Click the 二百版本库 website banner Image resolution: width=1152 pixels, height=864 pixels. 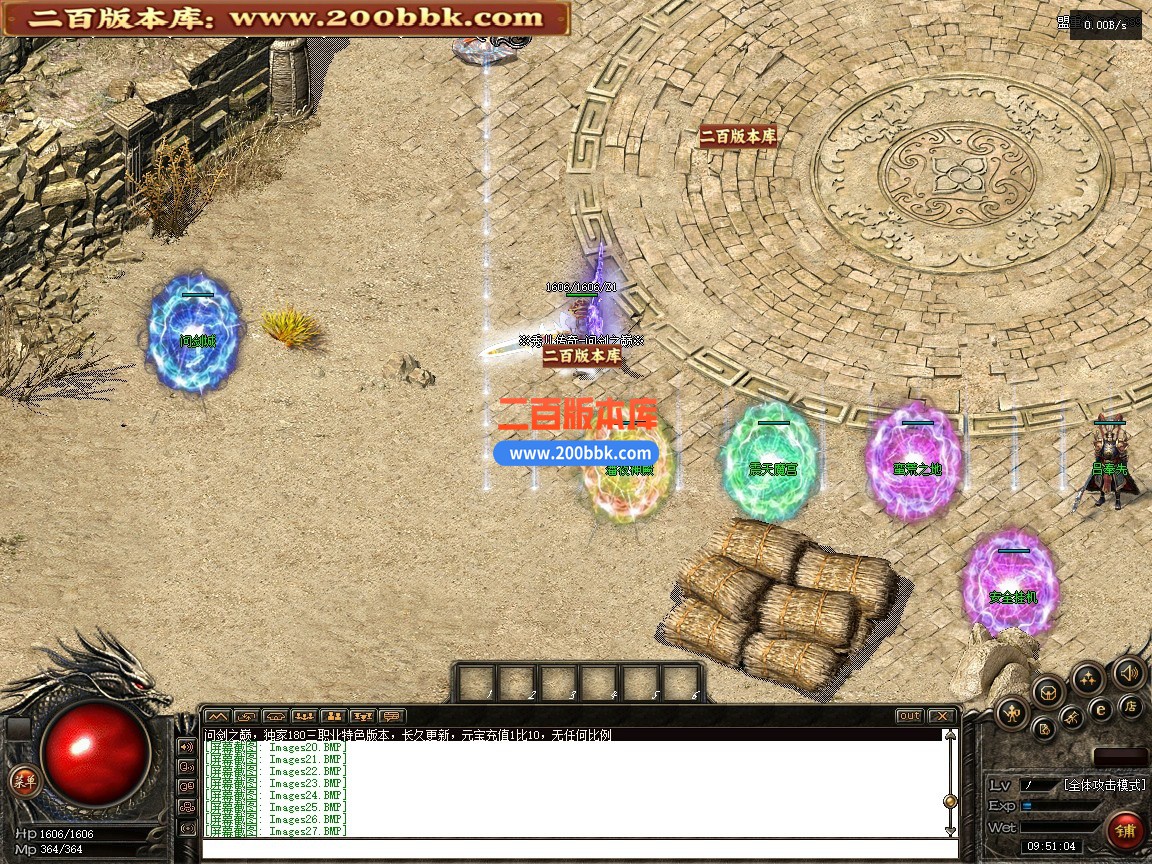point(286,18)
